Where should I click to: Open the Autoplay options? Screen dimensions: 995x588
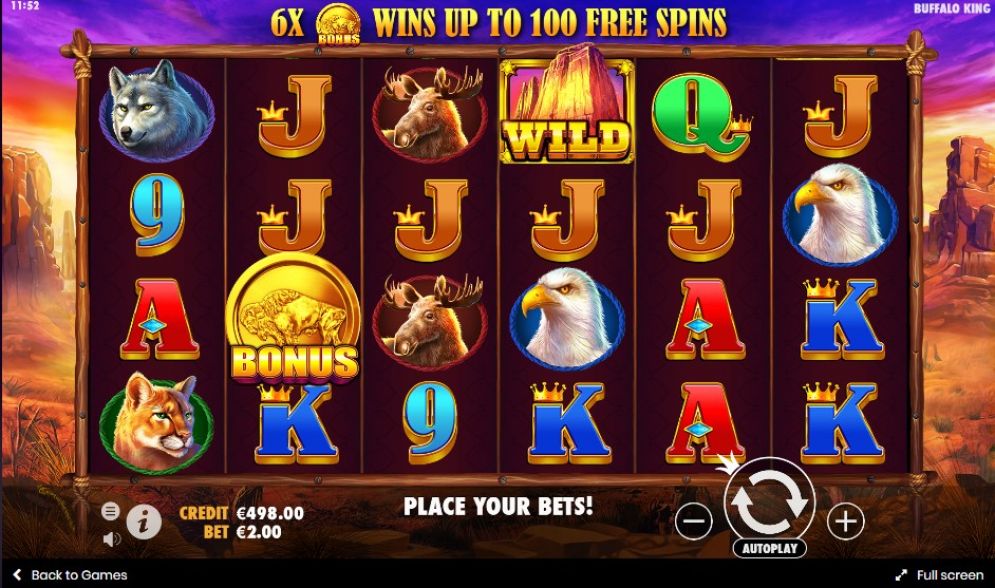[769, 549]
